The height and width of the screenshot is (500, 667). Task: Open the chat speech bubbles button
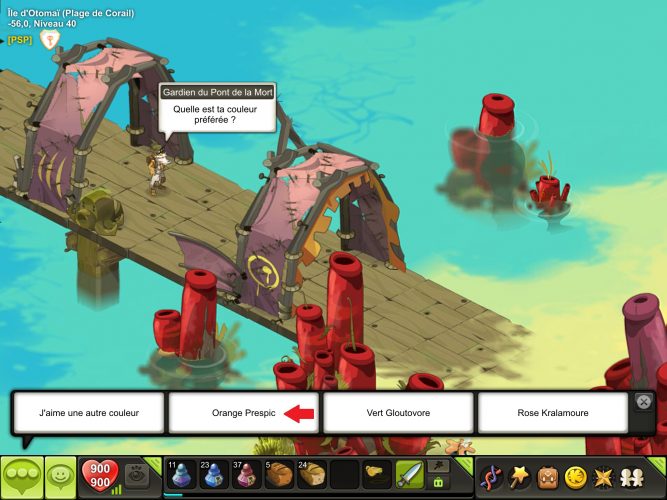(x=21, y=476)
